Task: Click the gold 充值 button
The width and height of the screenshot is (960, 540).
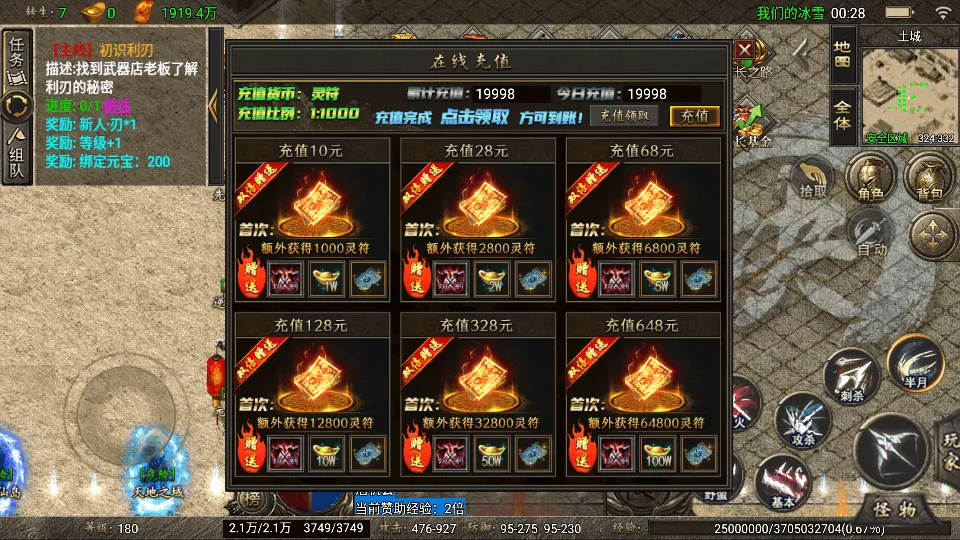Action: coord(694,115)
